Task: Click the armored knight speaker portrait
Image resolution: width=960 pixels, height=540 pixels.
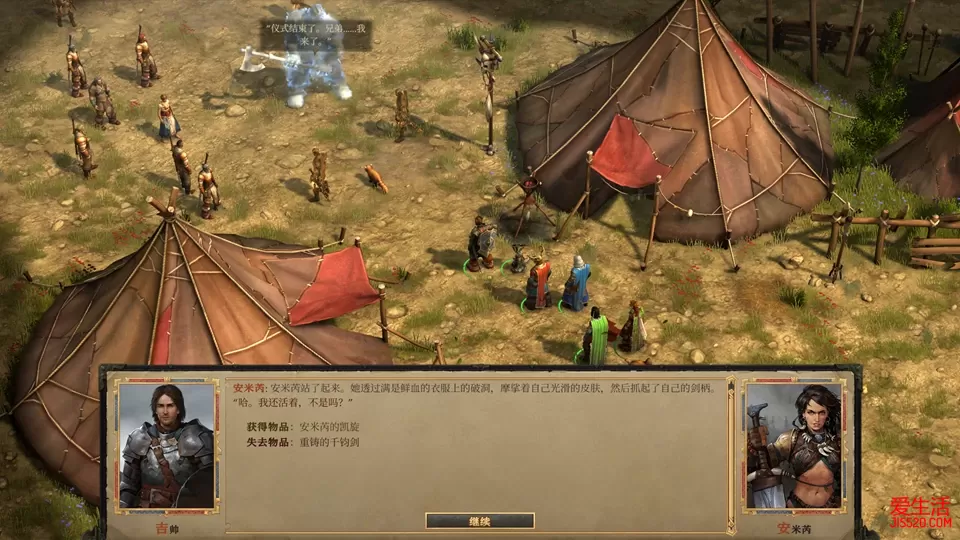Action: [166, 445]
